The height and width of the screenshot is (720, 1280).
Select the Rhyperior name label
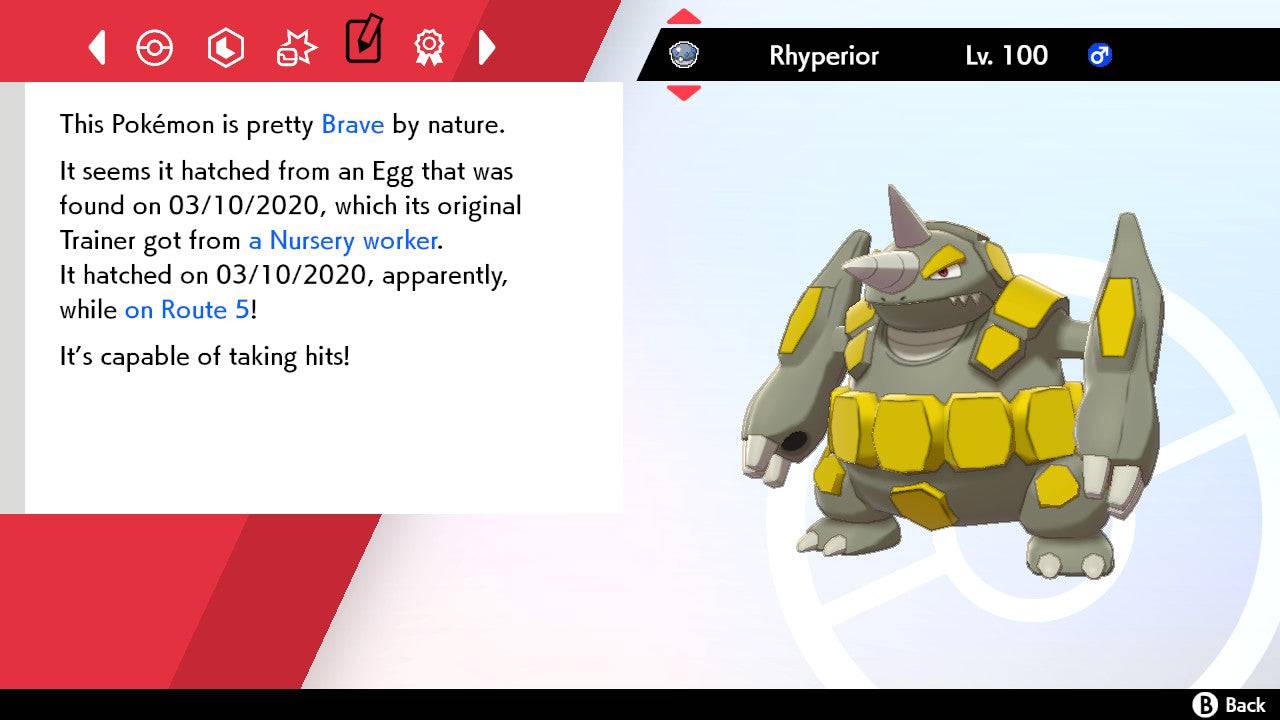(823, 56)
